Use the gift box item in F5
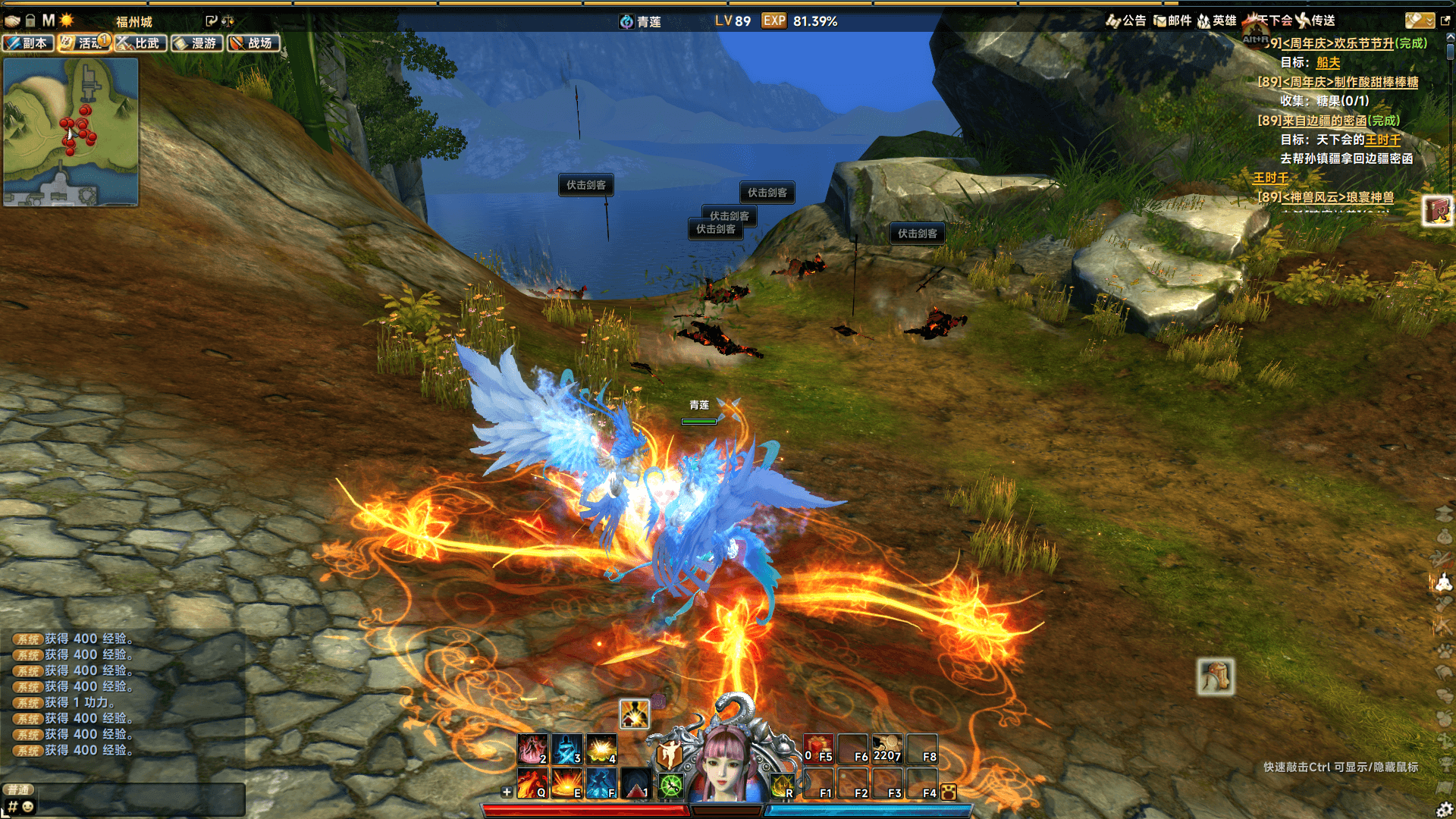Screen dimensions: 1456x819 (x=818, y=748)
